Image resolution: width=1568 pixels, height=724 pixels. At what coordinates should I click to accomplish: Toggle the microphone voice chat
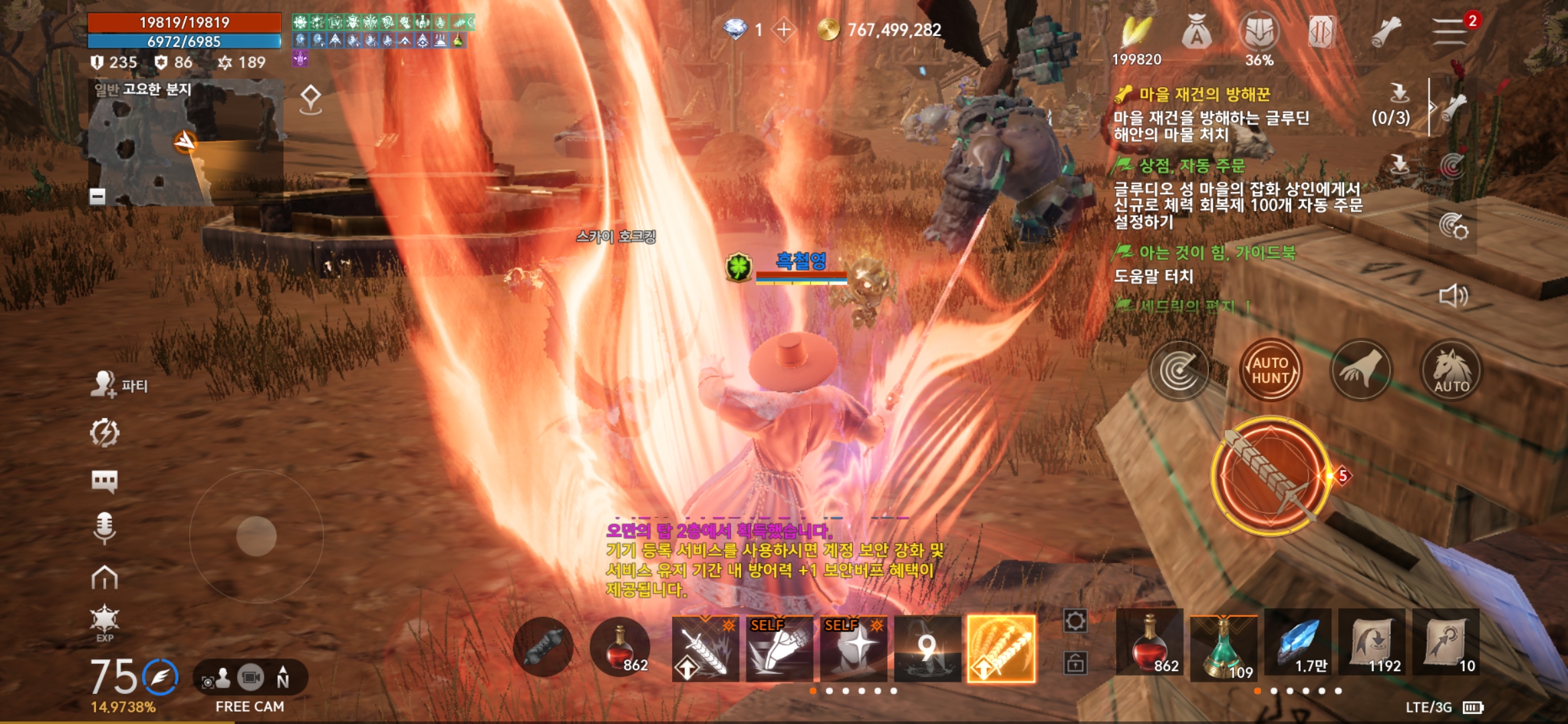pos(105,528)
